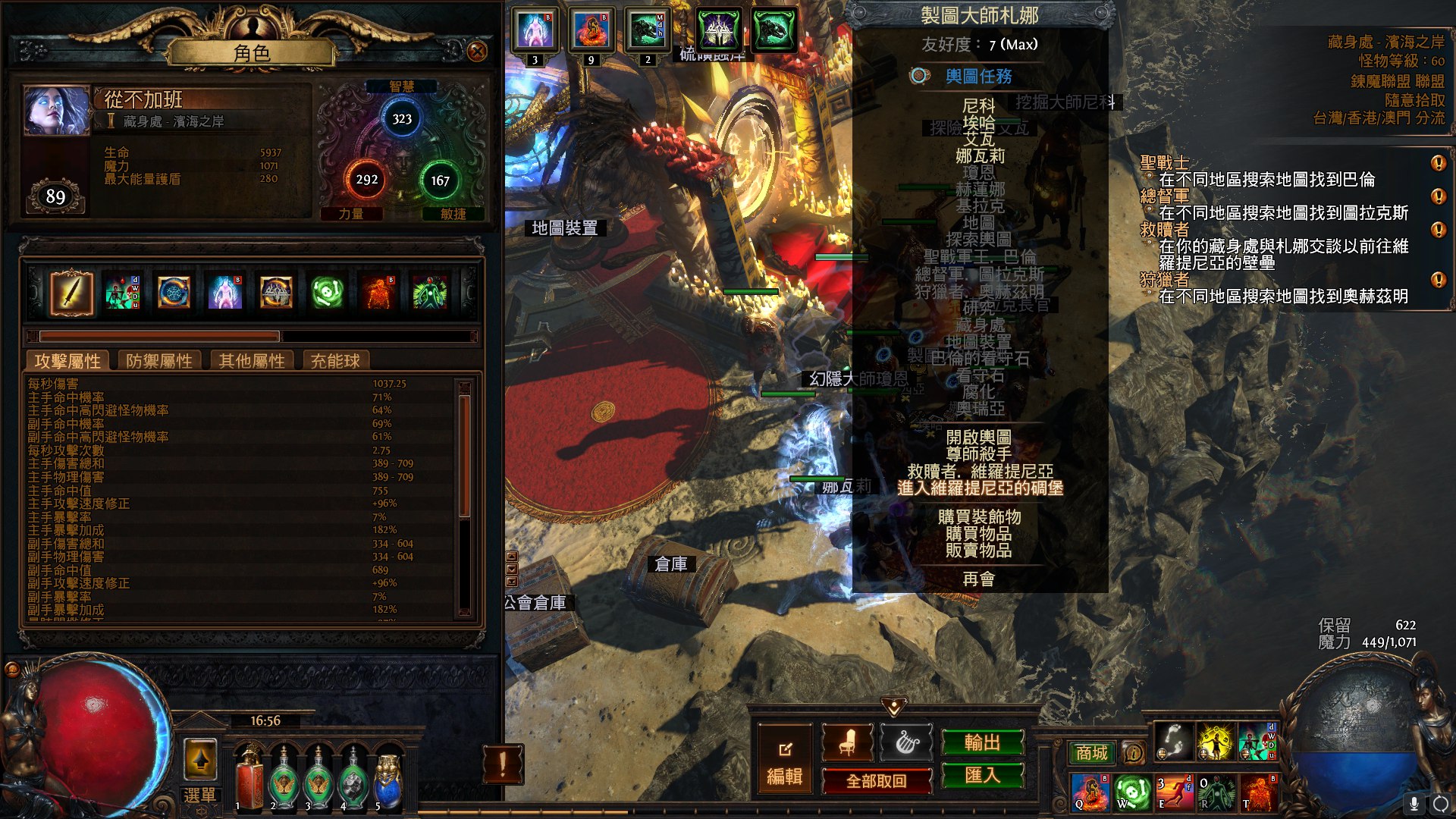Select 開啟輿圖 dialogue option
This screenshot has width=1456, height=819.
(x=978, y=437)
